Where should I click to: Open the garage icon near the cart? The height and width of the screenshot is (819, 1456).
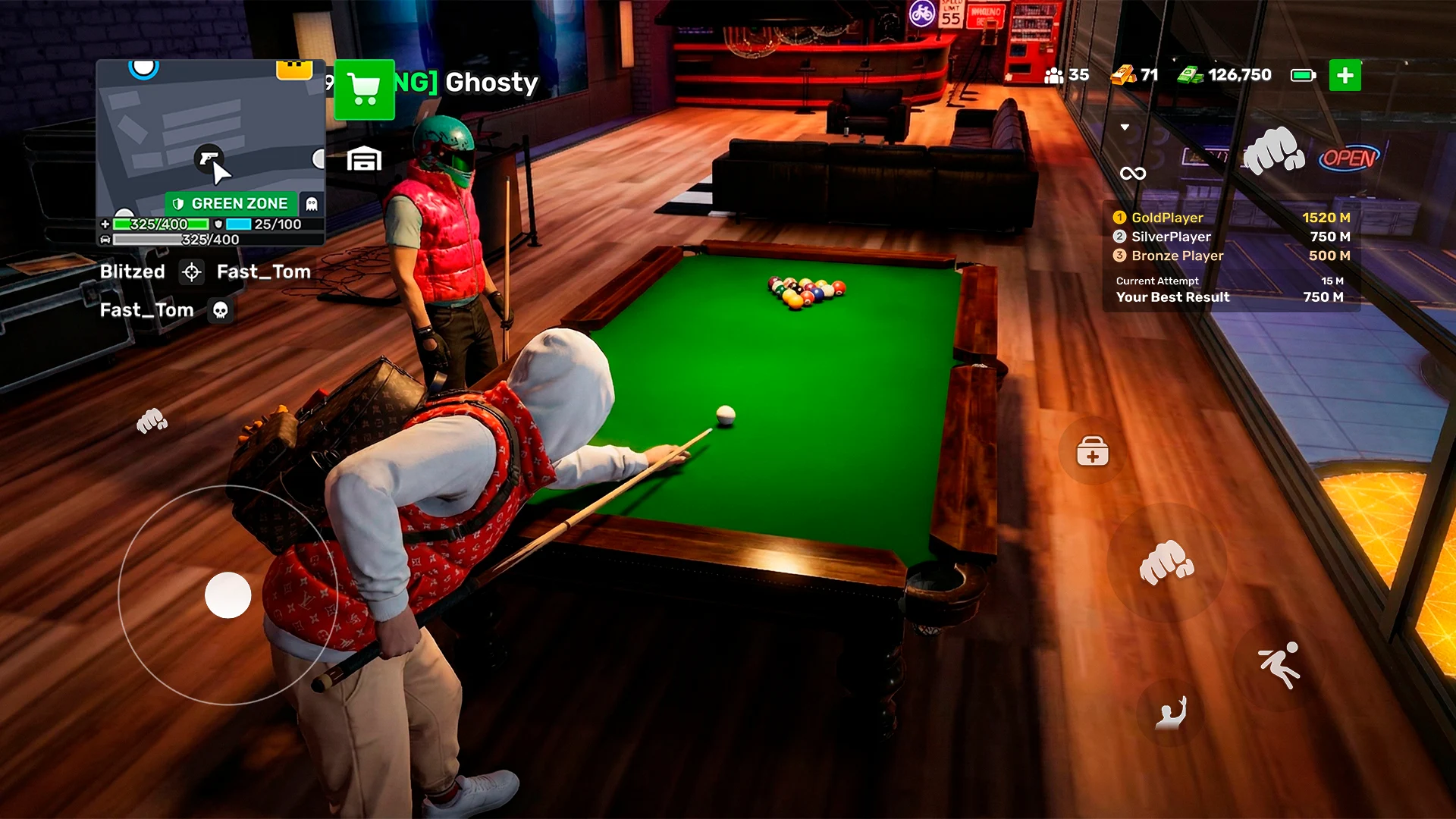click(x=364, y=160)
